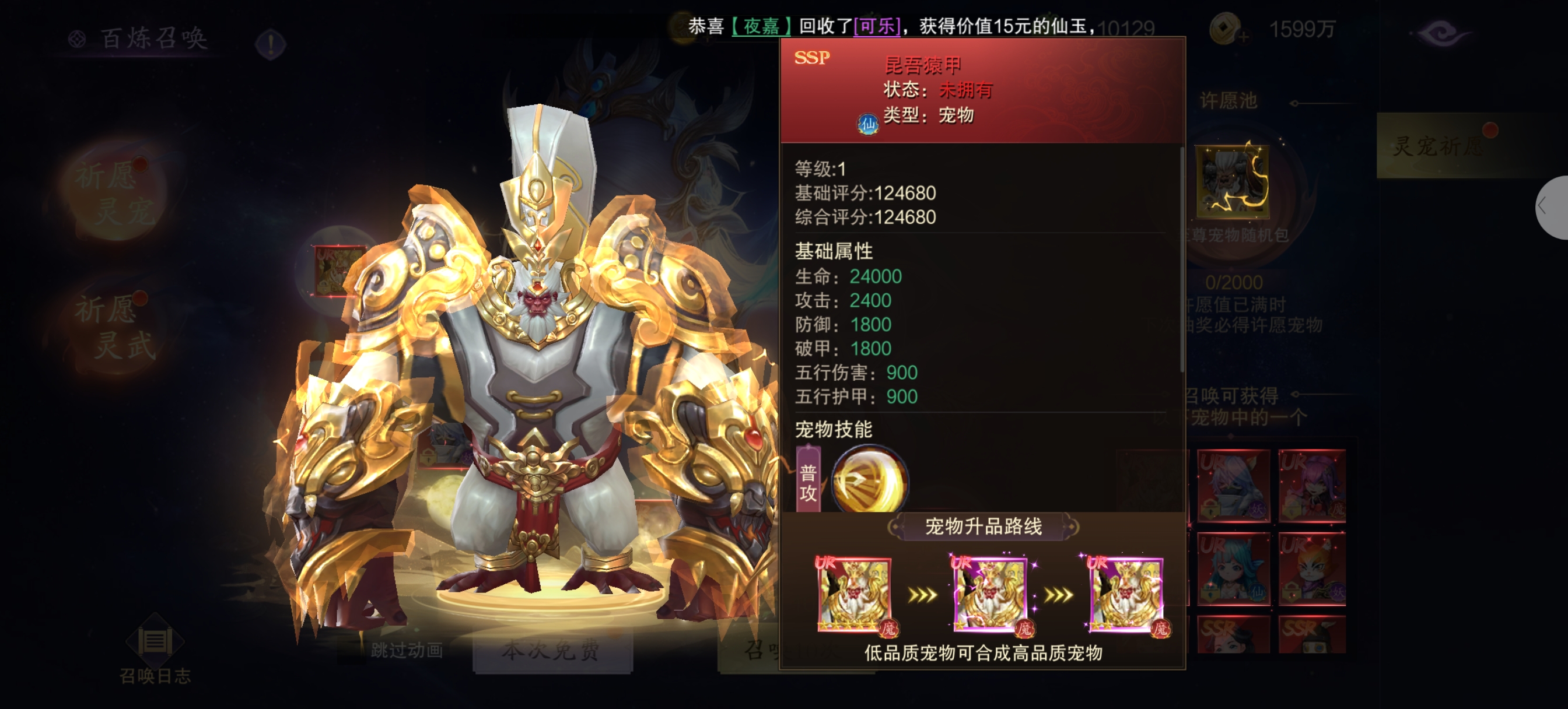The image size is (1568, 709).
Task: Select the UR blue-haired pet thumbnail
Action: 1233,568
